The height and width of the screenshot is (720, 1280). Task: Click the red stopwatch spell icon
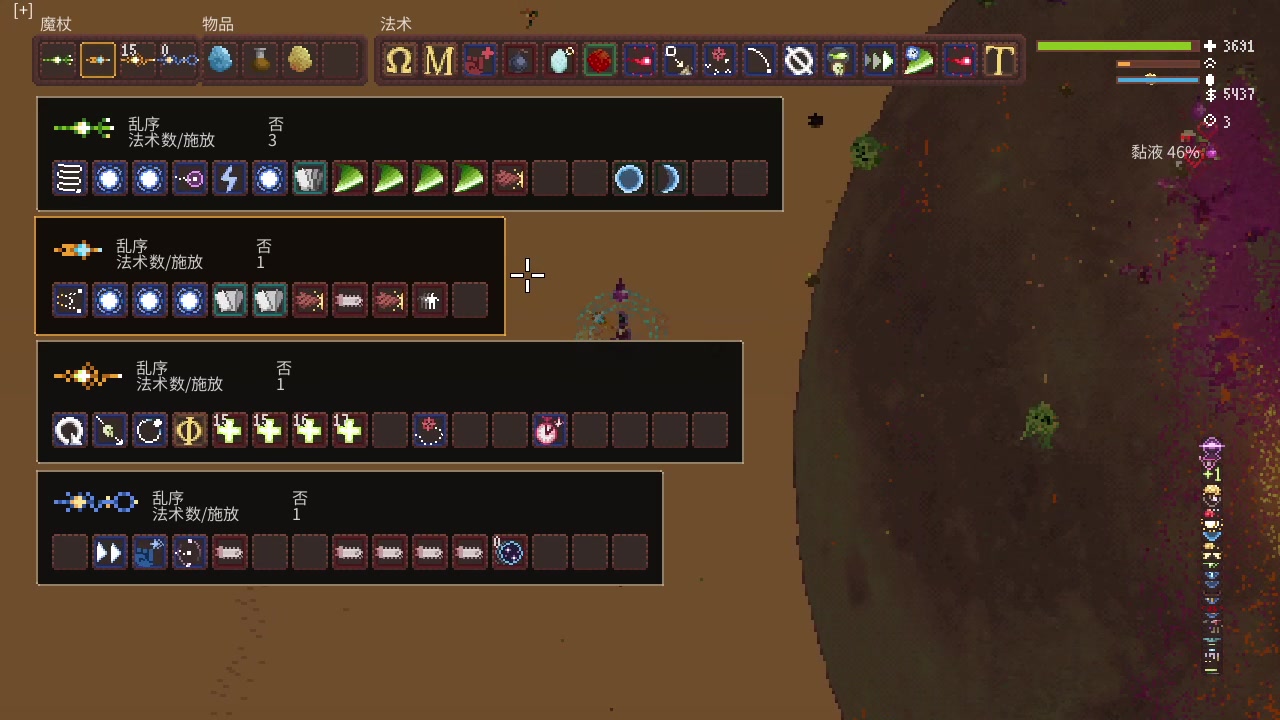(549, 431)
